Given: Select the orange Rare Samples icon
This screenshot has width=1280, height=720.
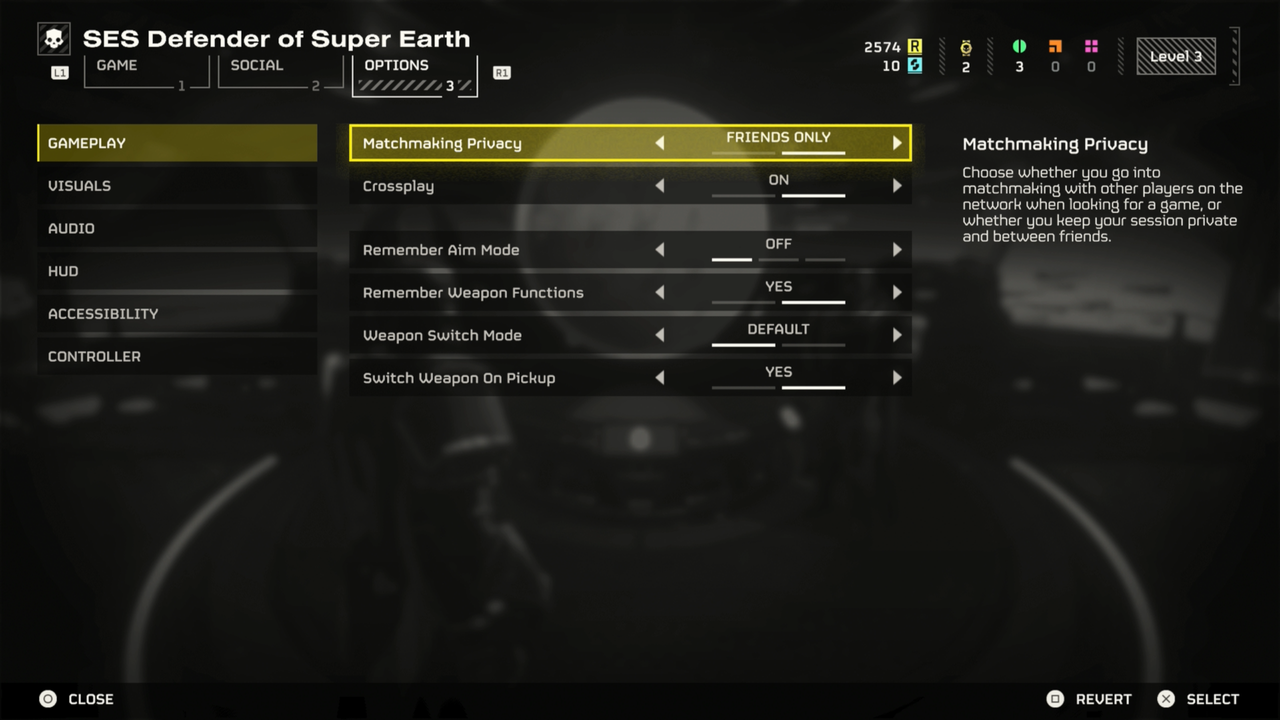Looking at the screenshot, I should click(x=1055, y=46).
